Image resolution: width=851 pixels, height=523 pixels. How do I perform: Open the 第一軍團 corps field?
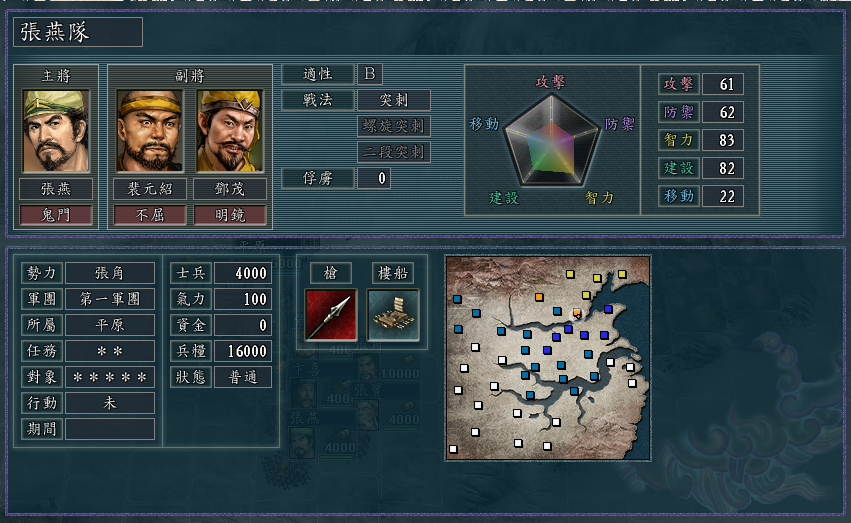tap(110, 299)
